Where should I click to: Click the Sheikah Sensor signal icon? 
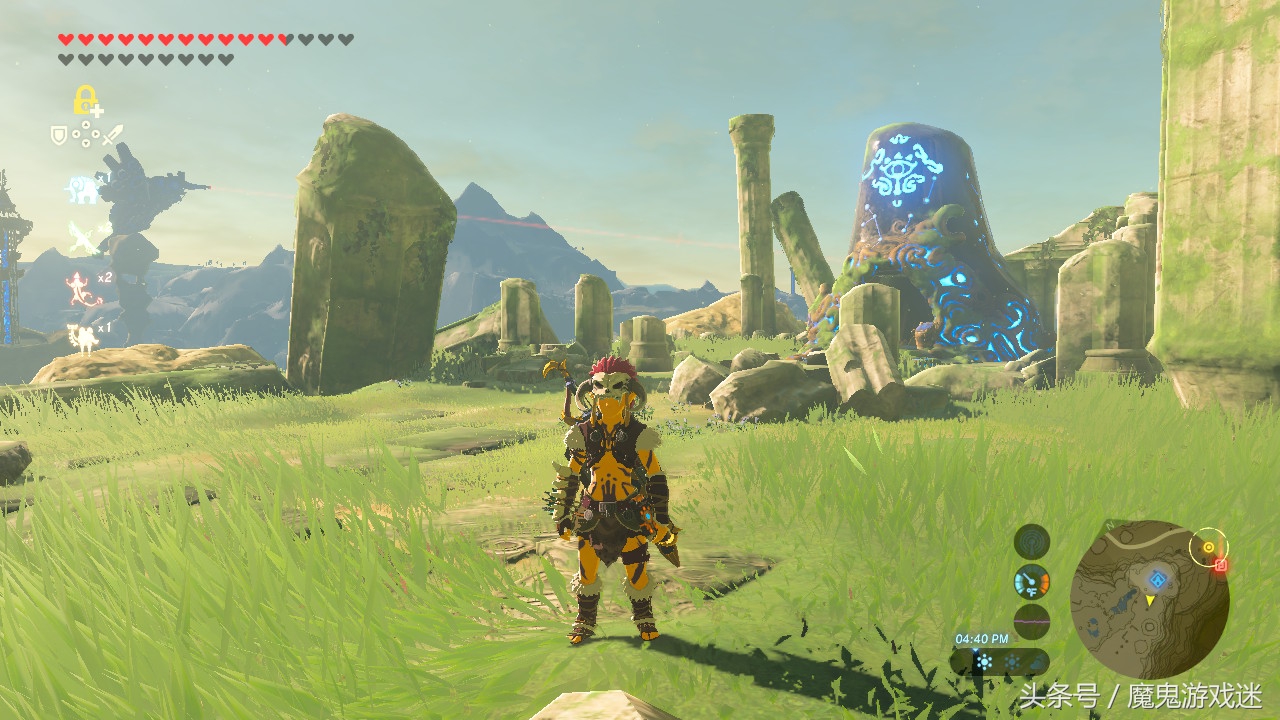click(x=1032, y=542)
